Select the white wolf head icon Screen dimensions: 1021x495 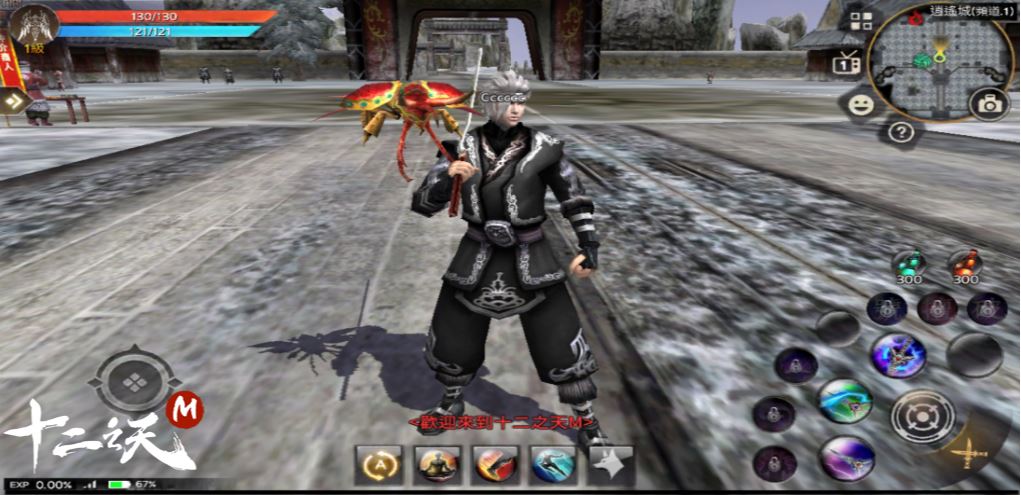point(611,464)
